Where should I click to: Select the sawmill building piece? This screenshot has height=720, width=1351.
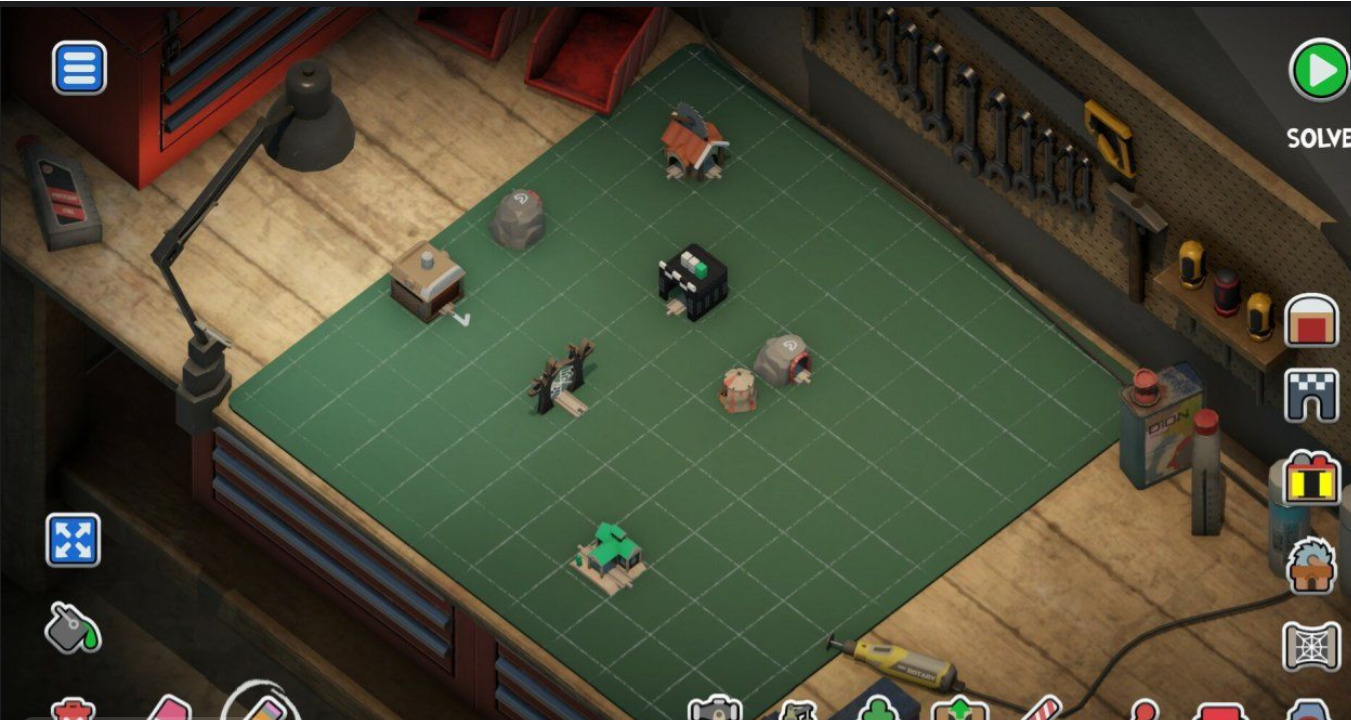click(x=1311, y=565)
